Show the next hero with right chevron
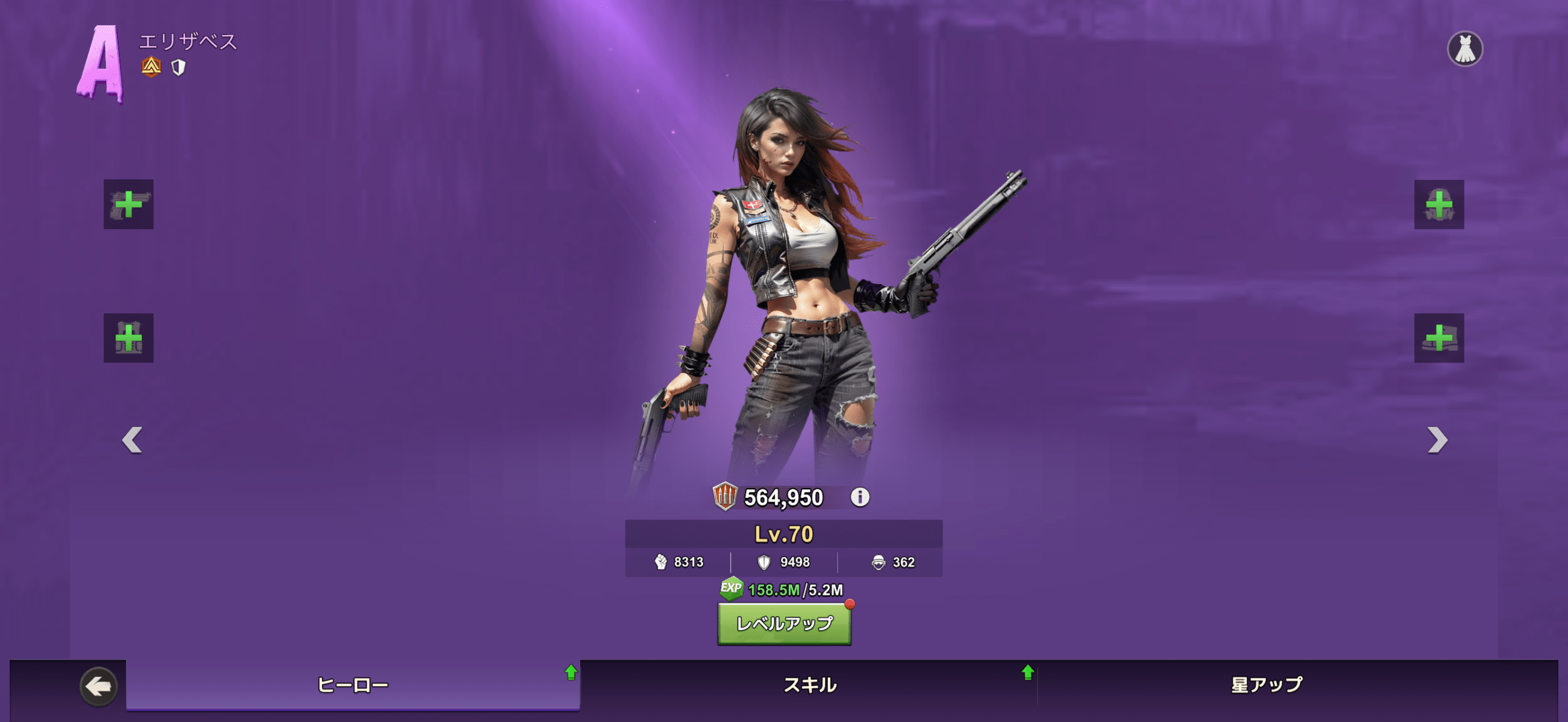1568x722 pixels. [1437, 440]
